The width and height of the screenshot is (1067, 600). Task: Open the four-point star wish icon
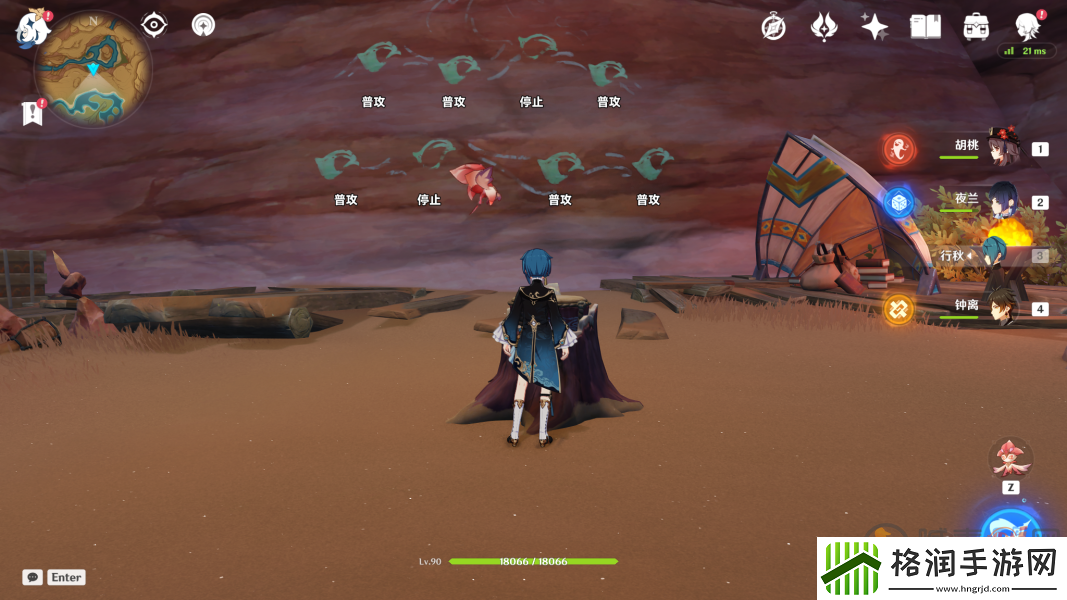click(x=875, y=27)
